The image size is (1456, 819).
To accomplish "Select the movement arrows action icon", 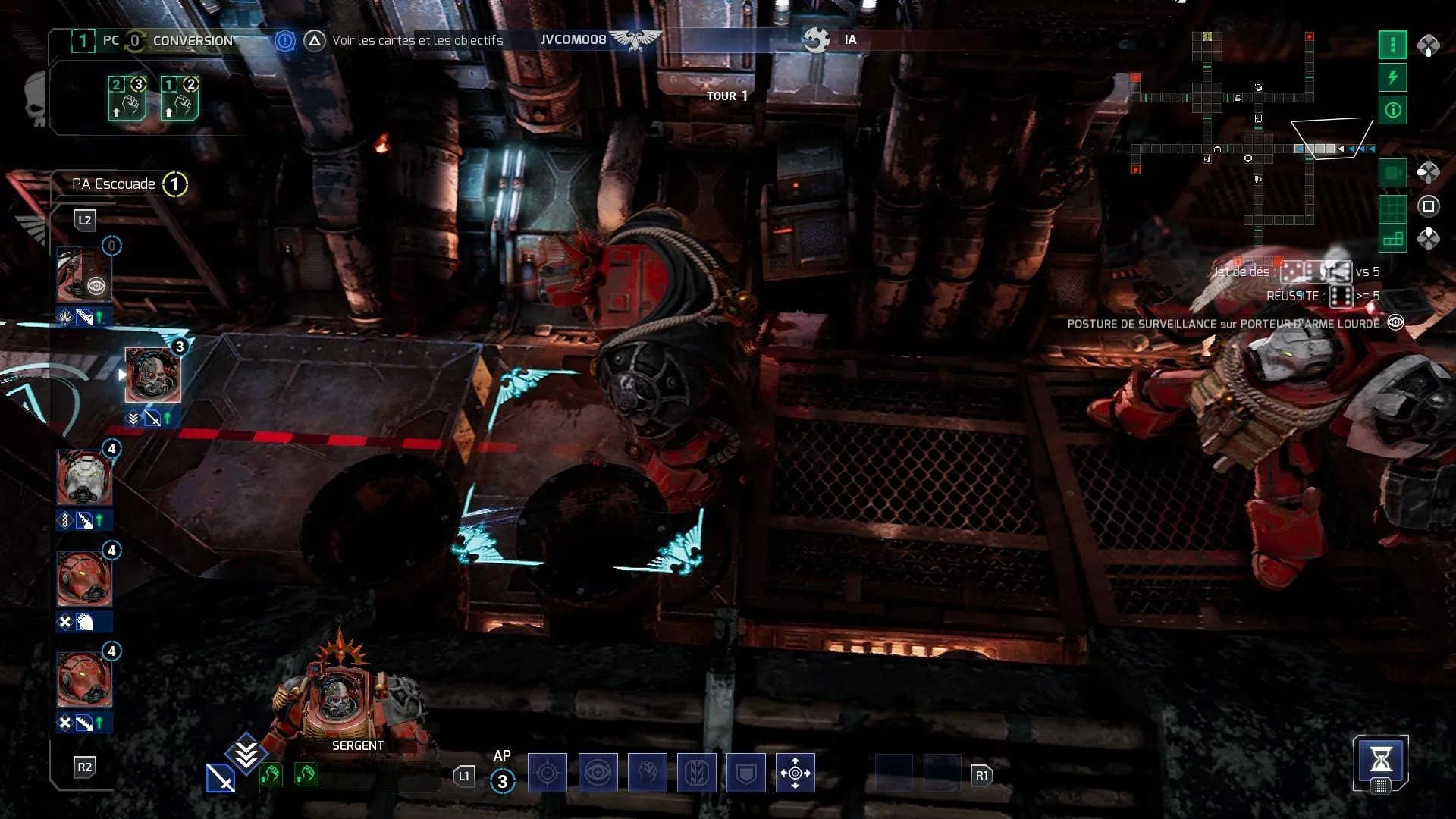I will 795,773.
